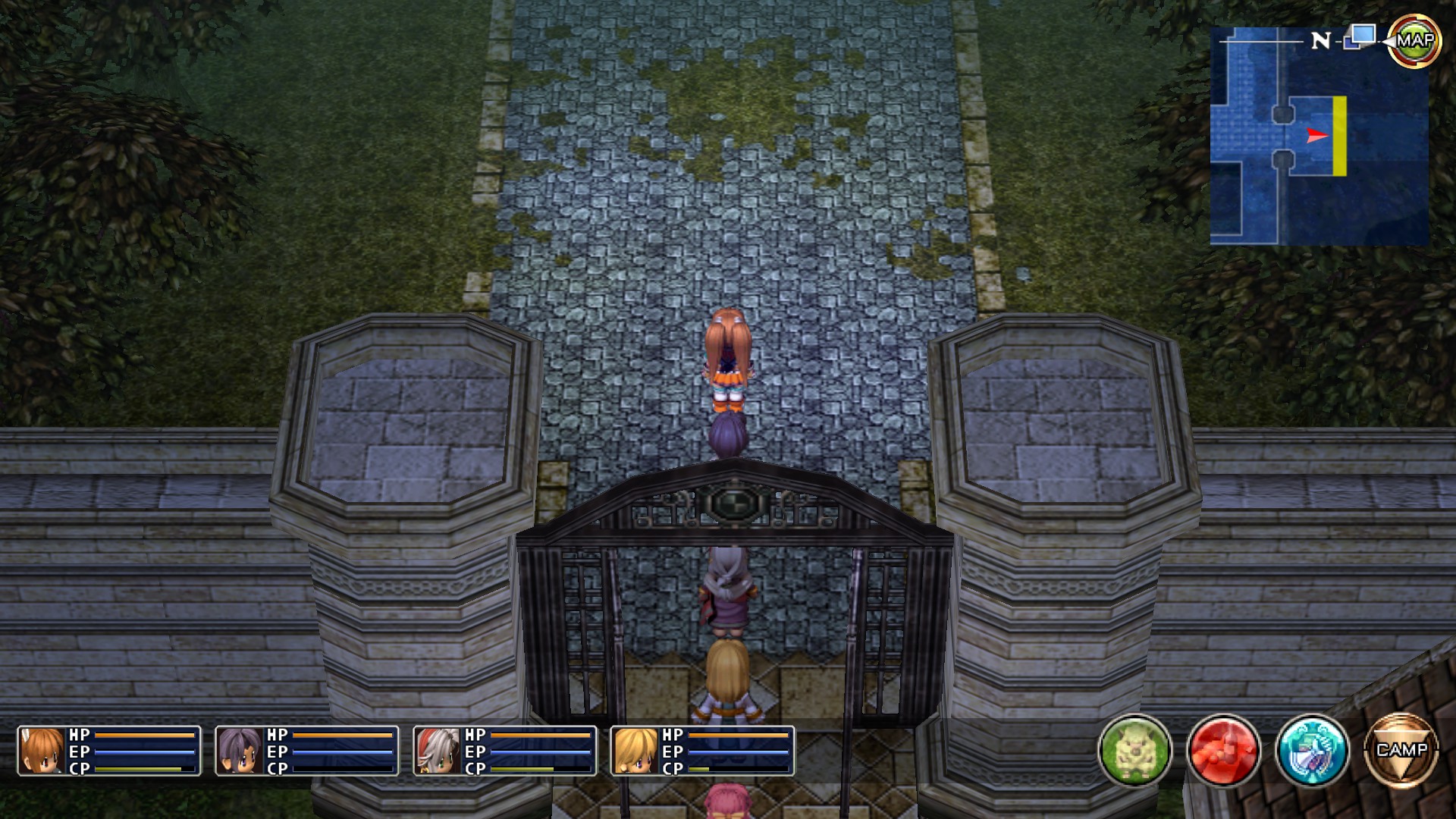Click the green MAP button

[x=1414, y=41]
